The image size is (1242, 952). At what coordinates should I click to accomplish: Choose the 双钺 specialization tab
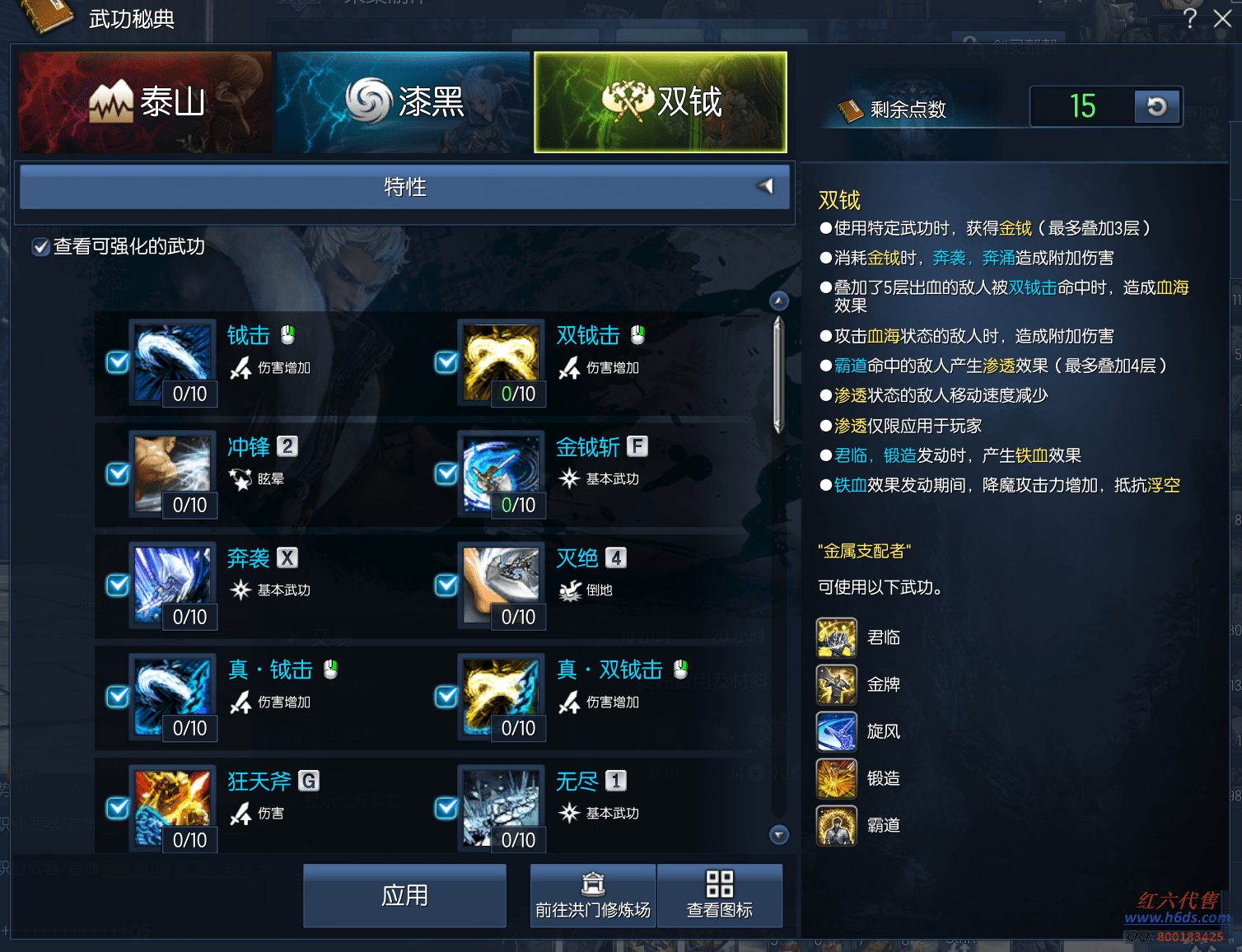661,102
